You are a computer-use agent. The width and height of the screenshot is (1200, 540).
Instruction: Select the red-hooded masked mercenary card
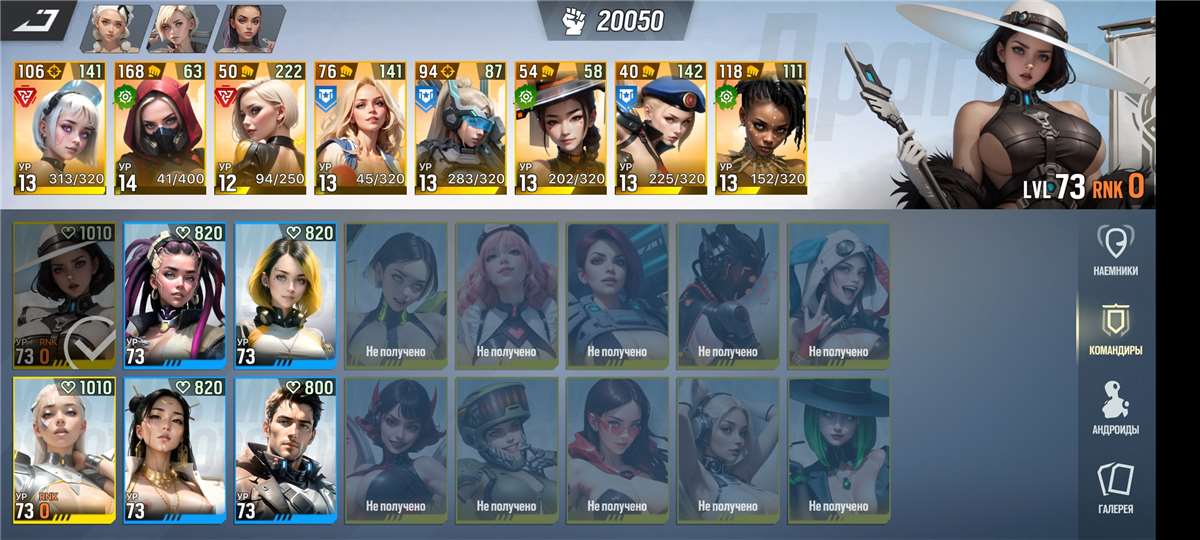[x=160, y=128]
